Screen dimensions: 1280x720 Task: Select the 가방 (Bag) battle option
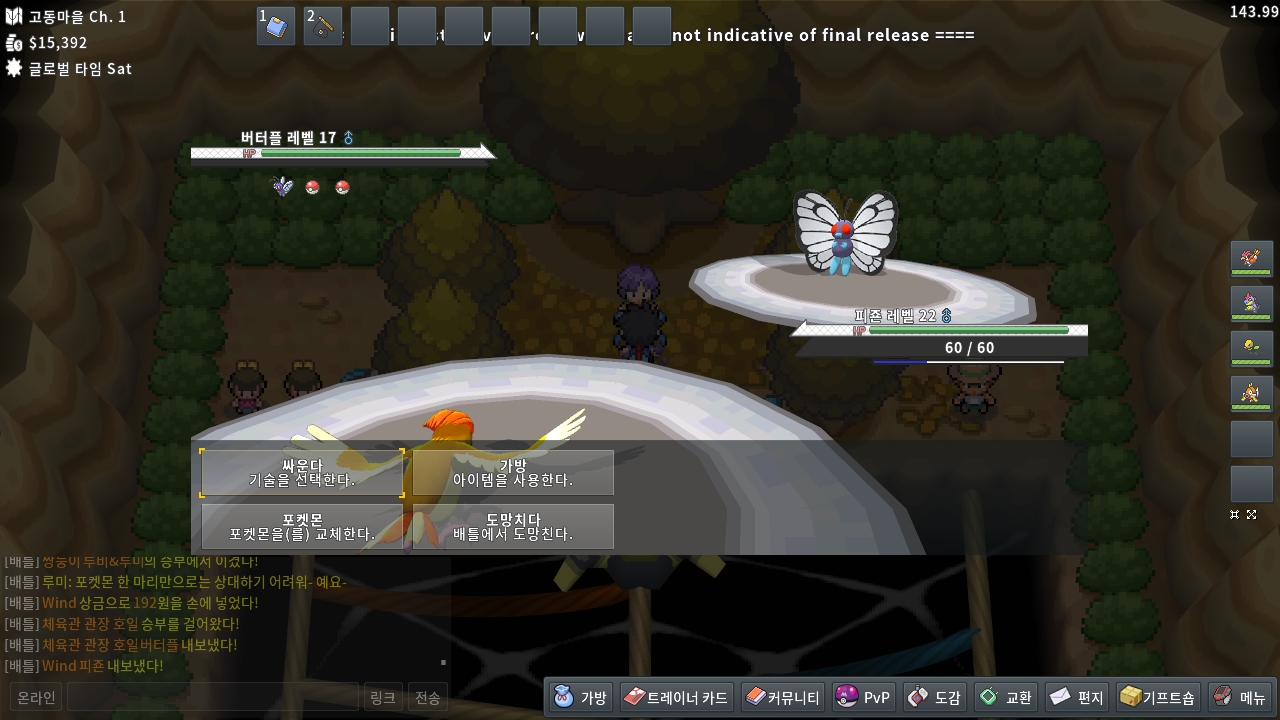513,473
